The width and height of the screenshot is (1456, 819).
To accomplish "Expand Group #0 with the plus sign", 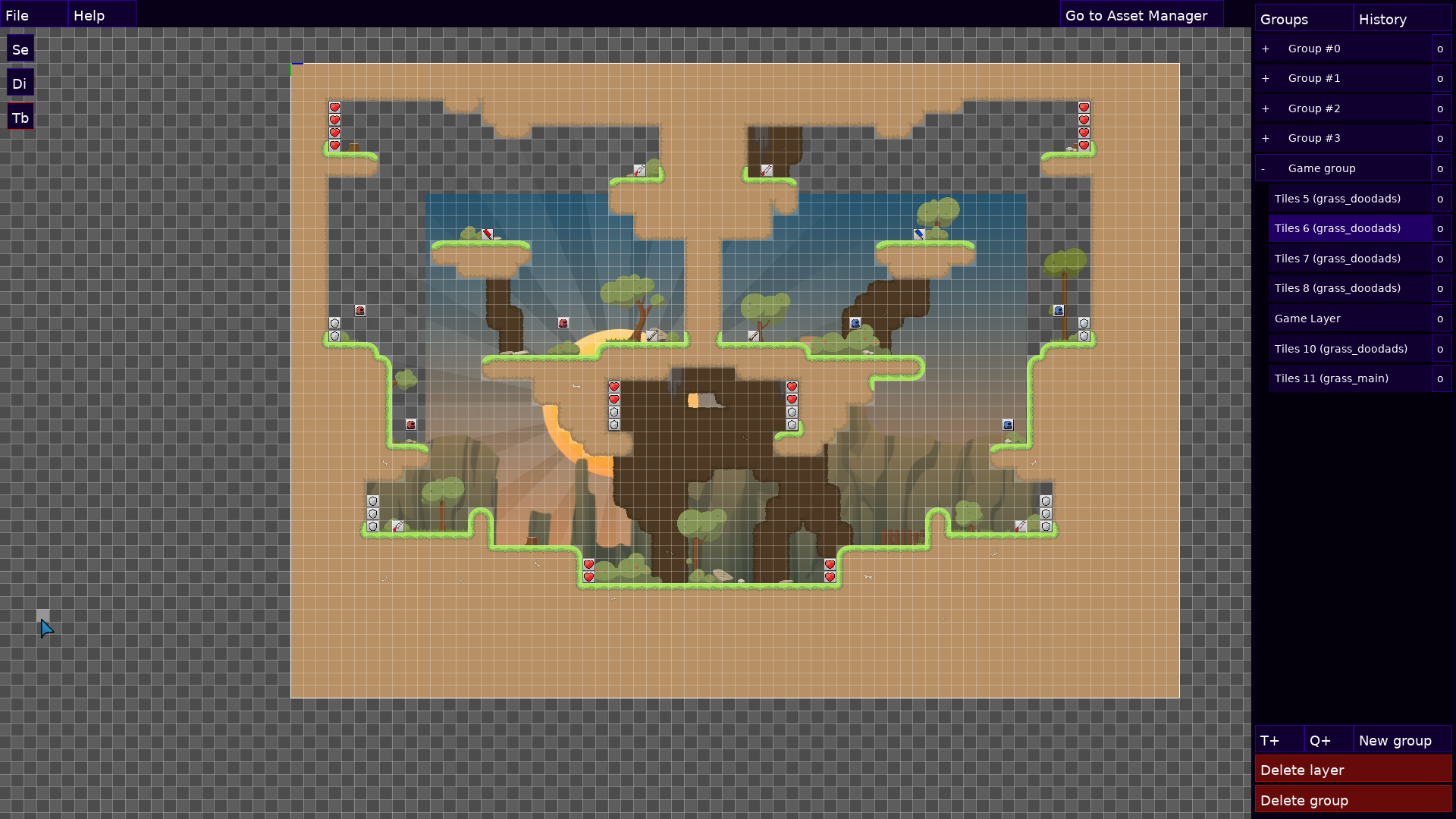I will [x=1266, y=49].
